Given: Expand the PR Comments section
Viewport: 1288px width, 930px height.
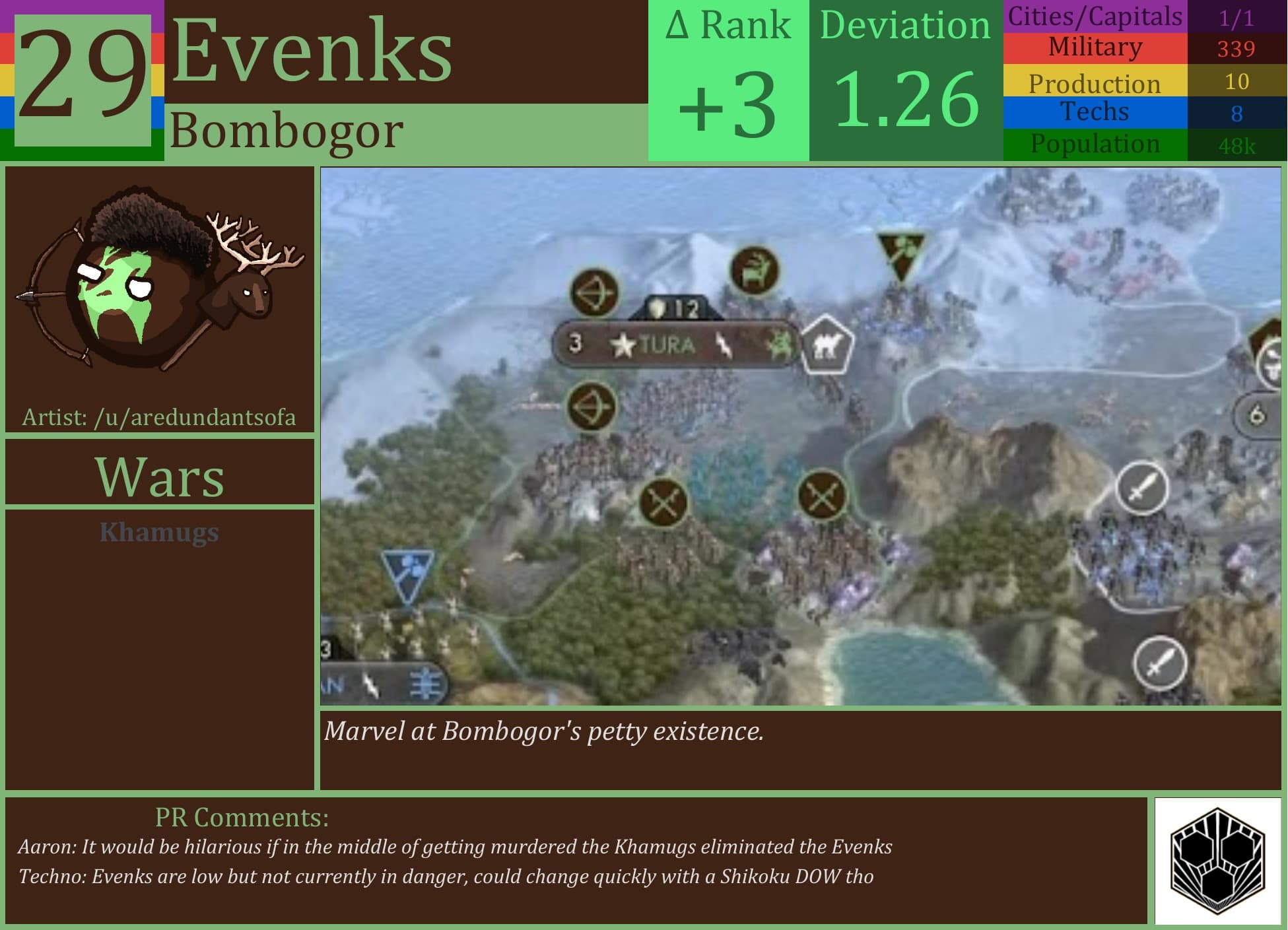Looking at the screenshot, I should click(x=242, y=816).
